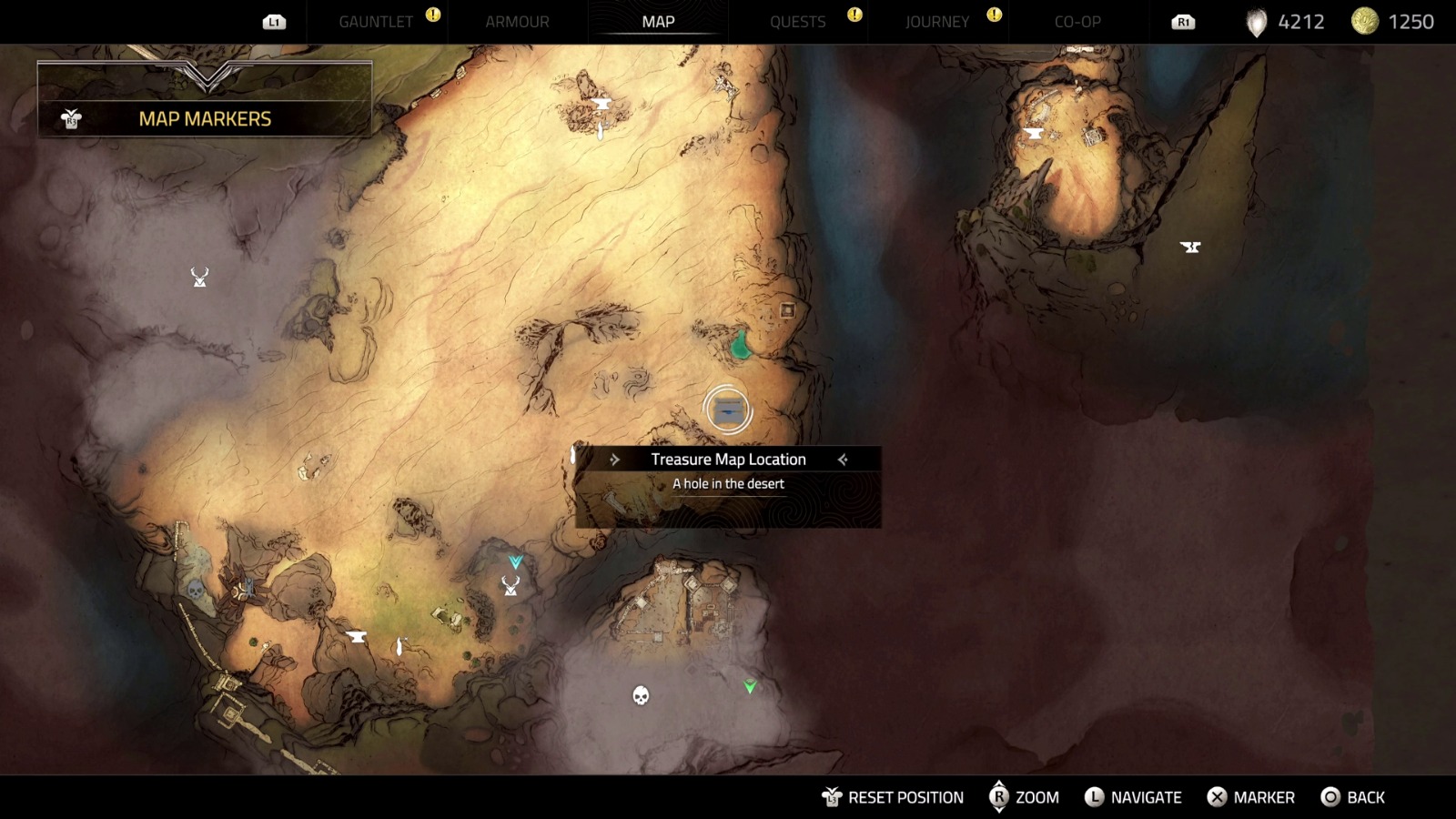
Task: Click the antler fast-travel marker on the western plateau
Action: [x=198, y=276]
